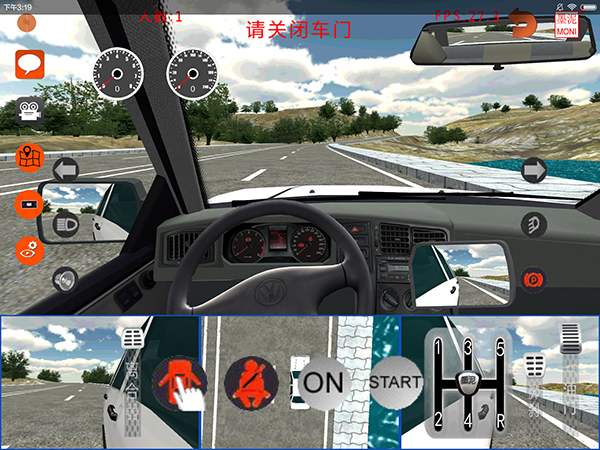Switch view with the camera icon

coord(29,111)
